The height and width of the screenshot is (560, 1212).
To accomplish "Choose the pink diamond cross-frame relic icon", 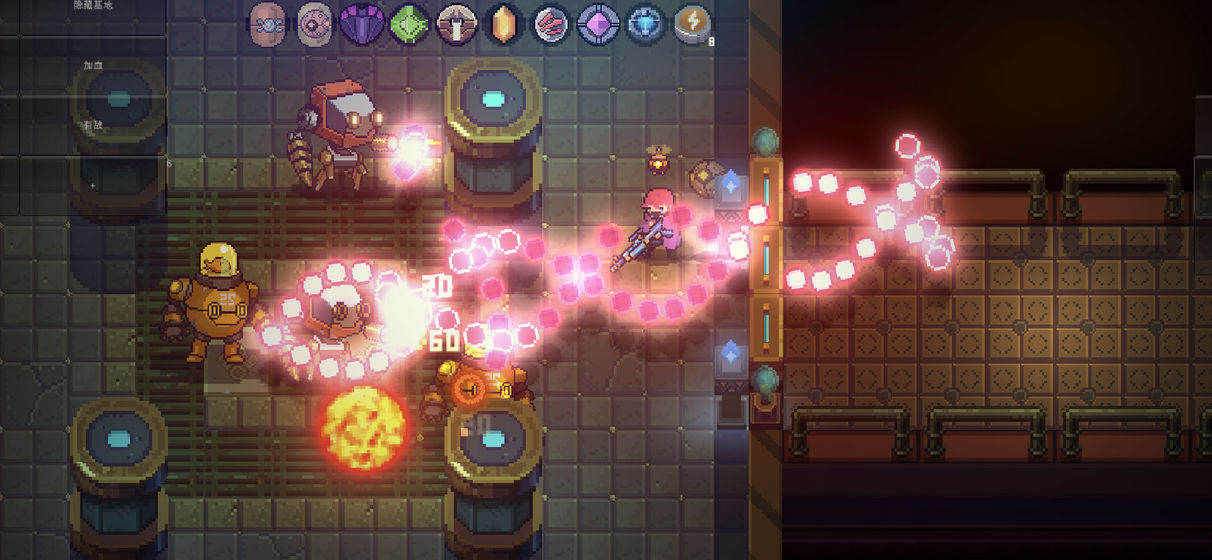I will point(598,22).
